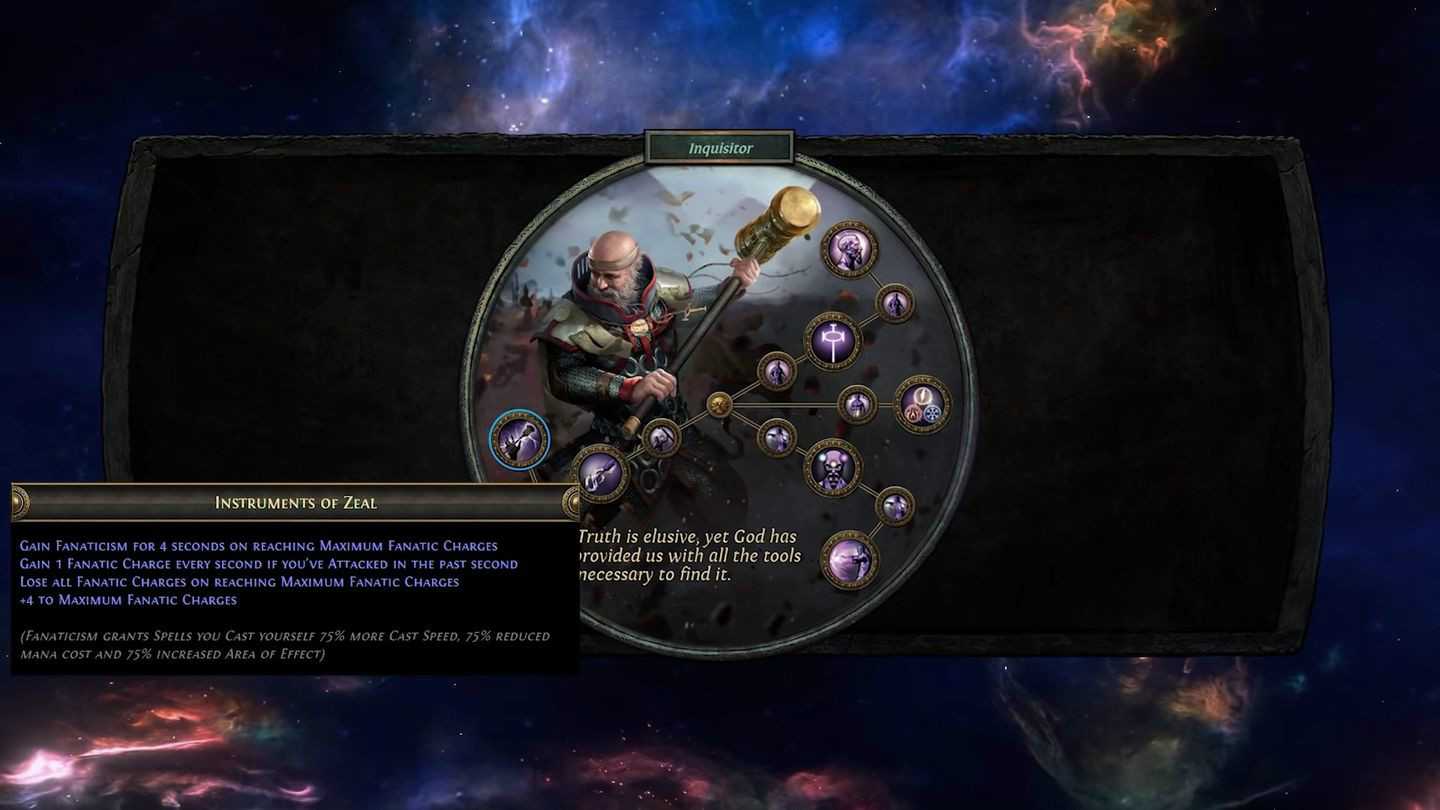
Task: Allocate the notable showing a raised mace
Action: point(600,472)
